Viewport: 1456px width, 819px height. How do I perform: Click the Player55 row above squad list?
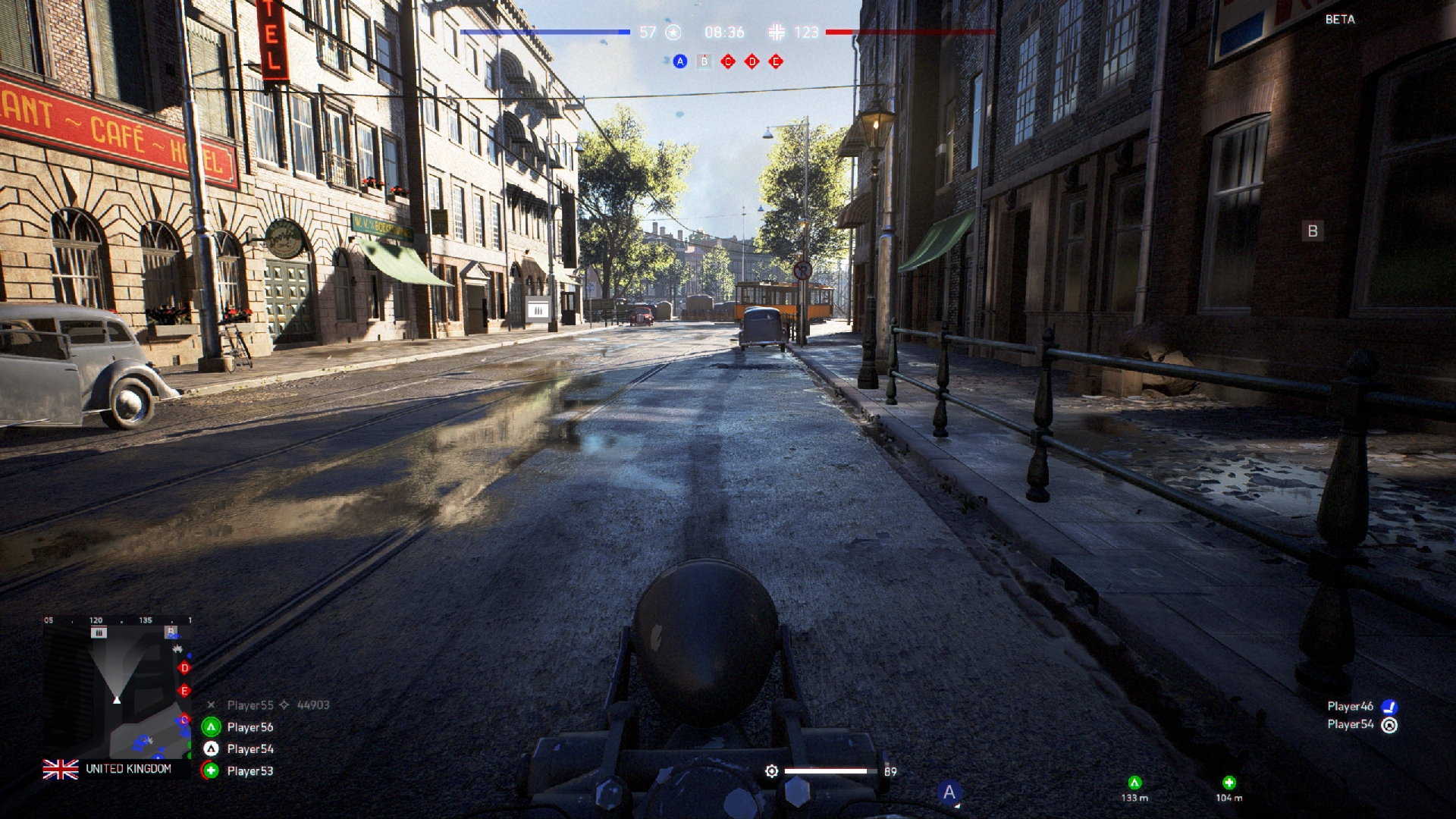point(268,705)
